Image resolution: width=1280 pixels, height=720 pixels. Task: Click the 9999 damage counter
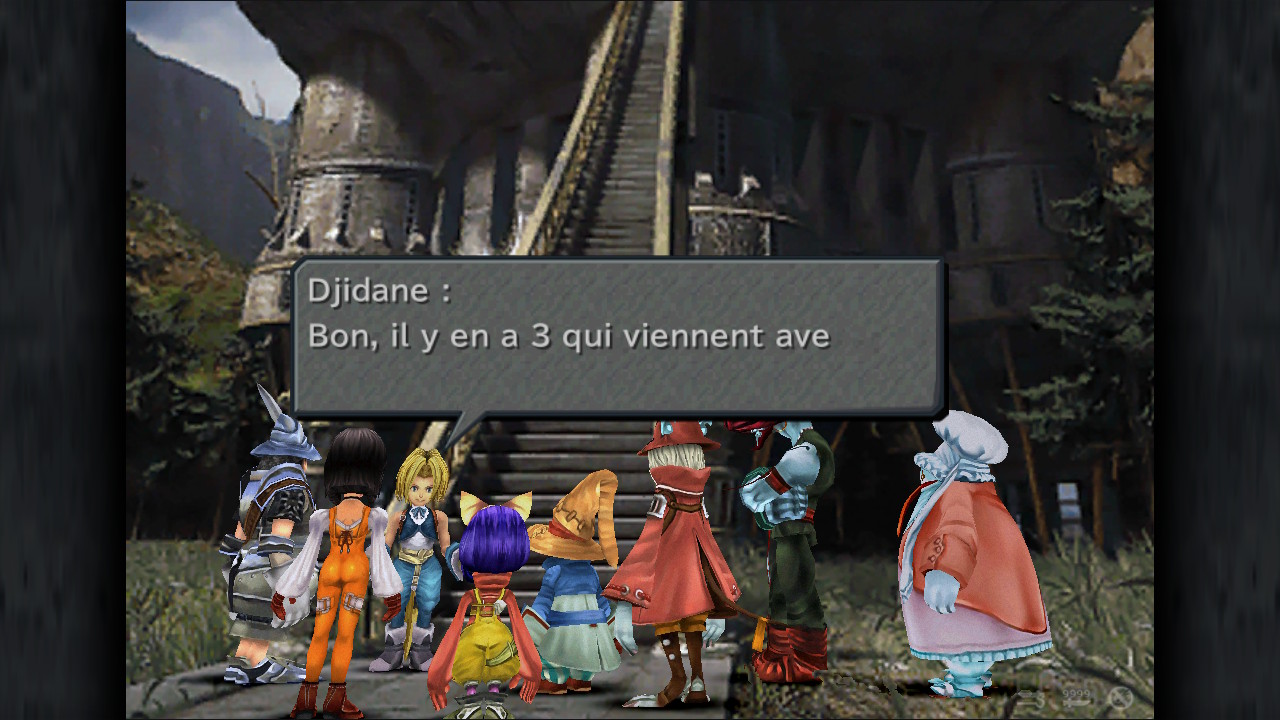[x=1077, y=692]
